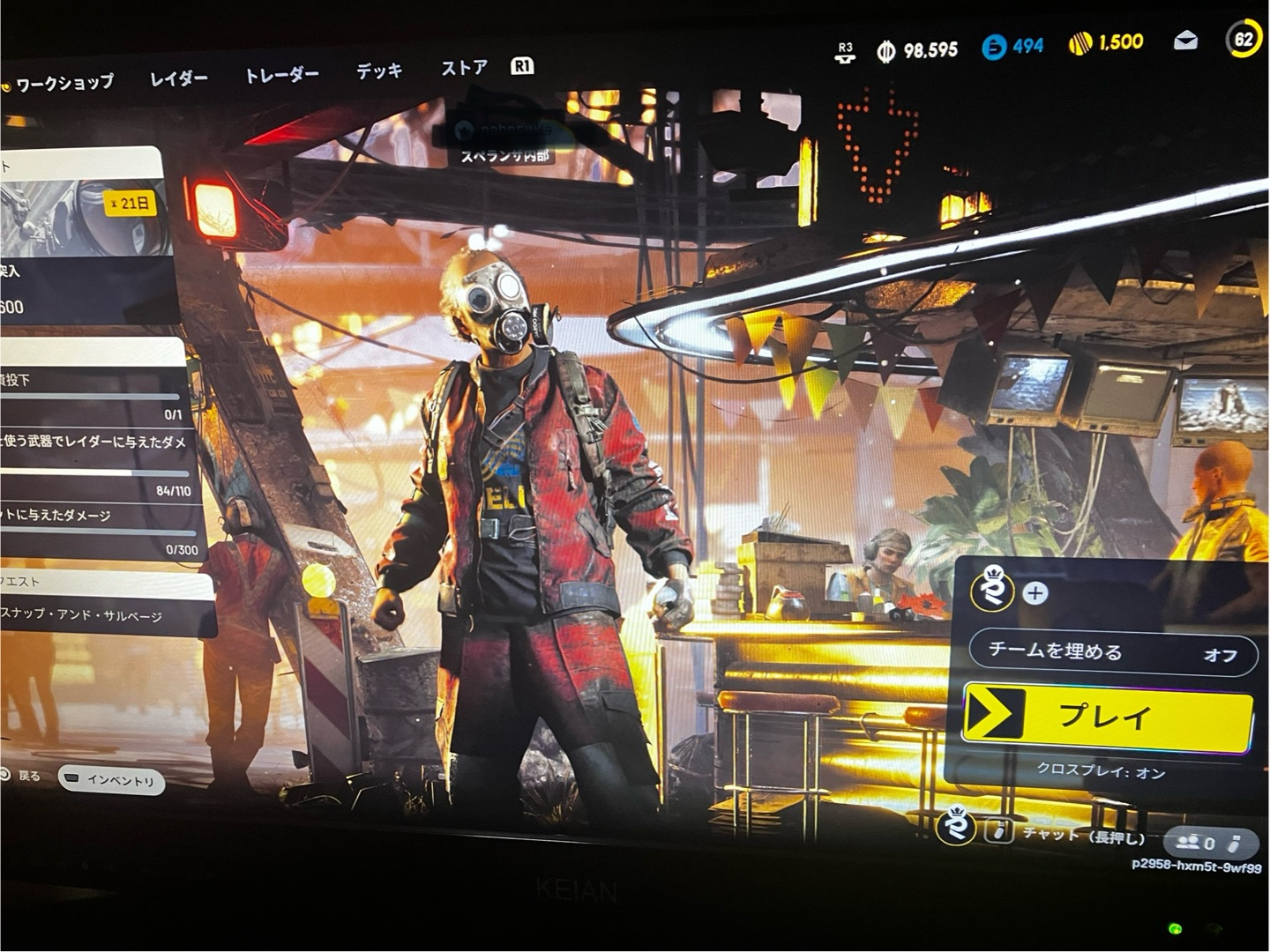Start a match with the プレイ button
Image resolution: width=1270 pixels, height=952 pixels.
point(1107,716)
